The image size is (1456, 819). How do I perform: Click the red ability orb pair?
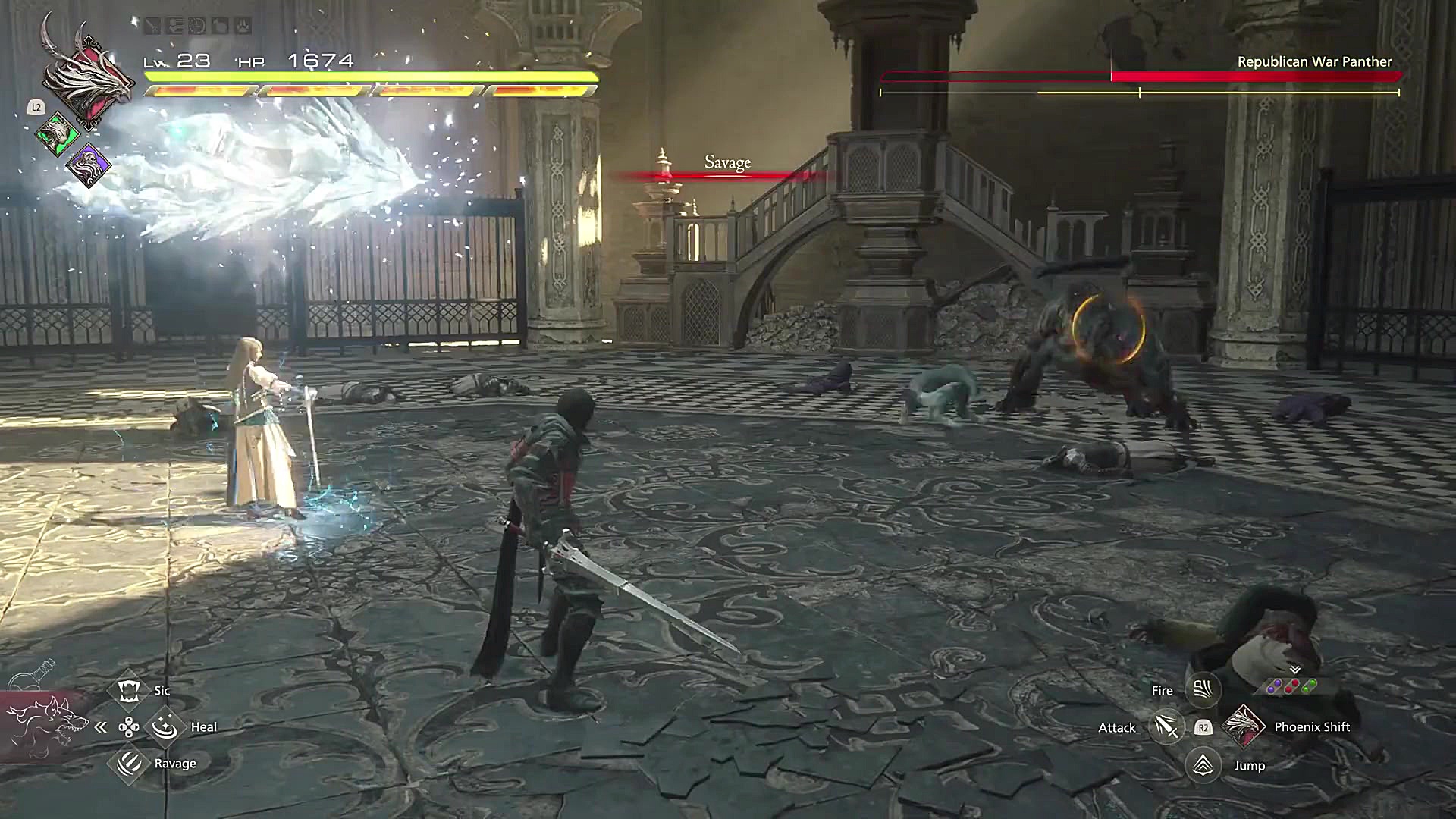click(1293, 686)
